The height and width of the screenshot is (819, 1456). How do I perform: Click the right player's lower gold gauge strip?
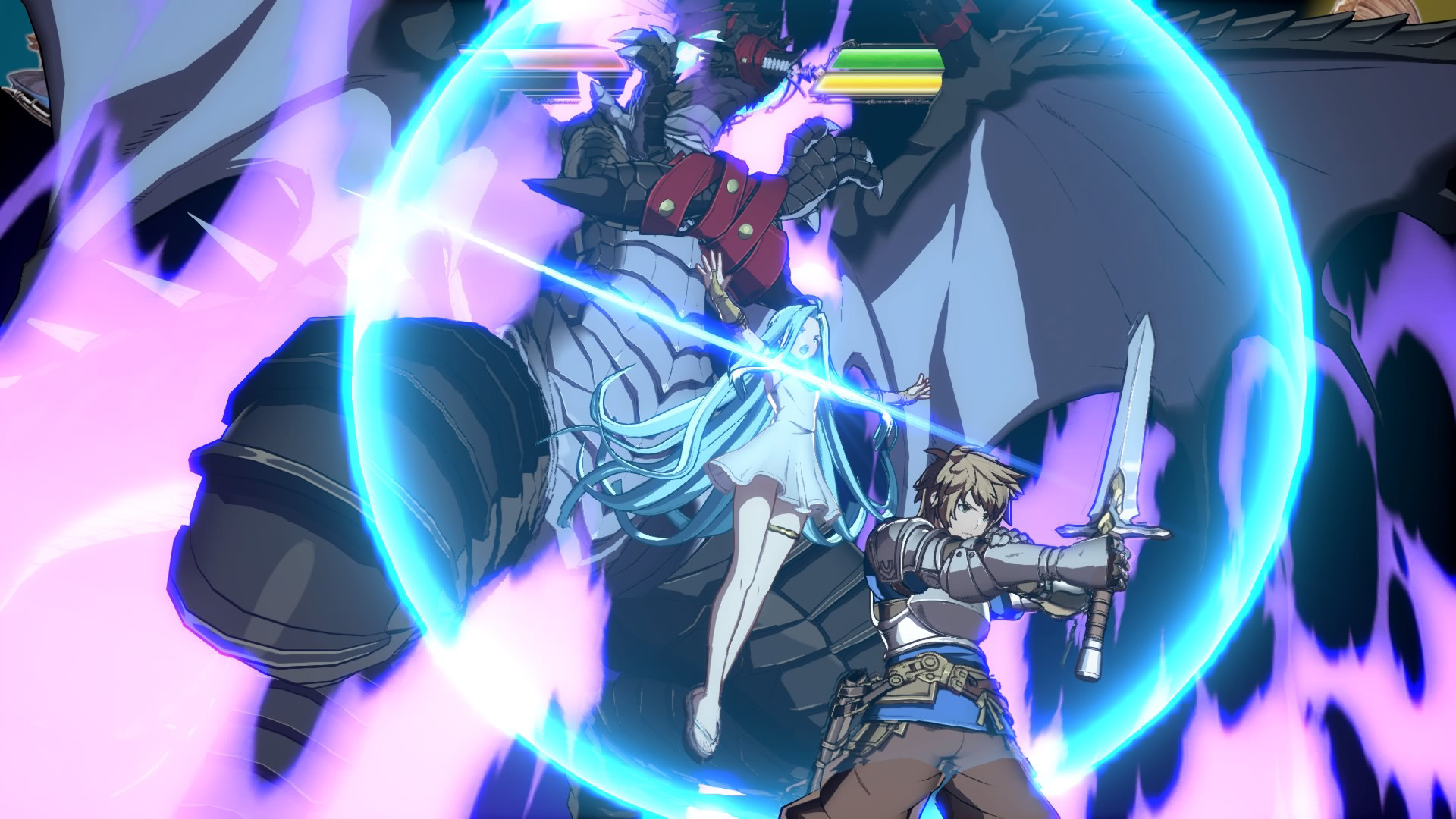880,83
